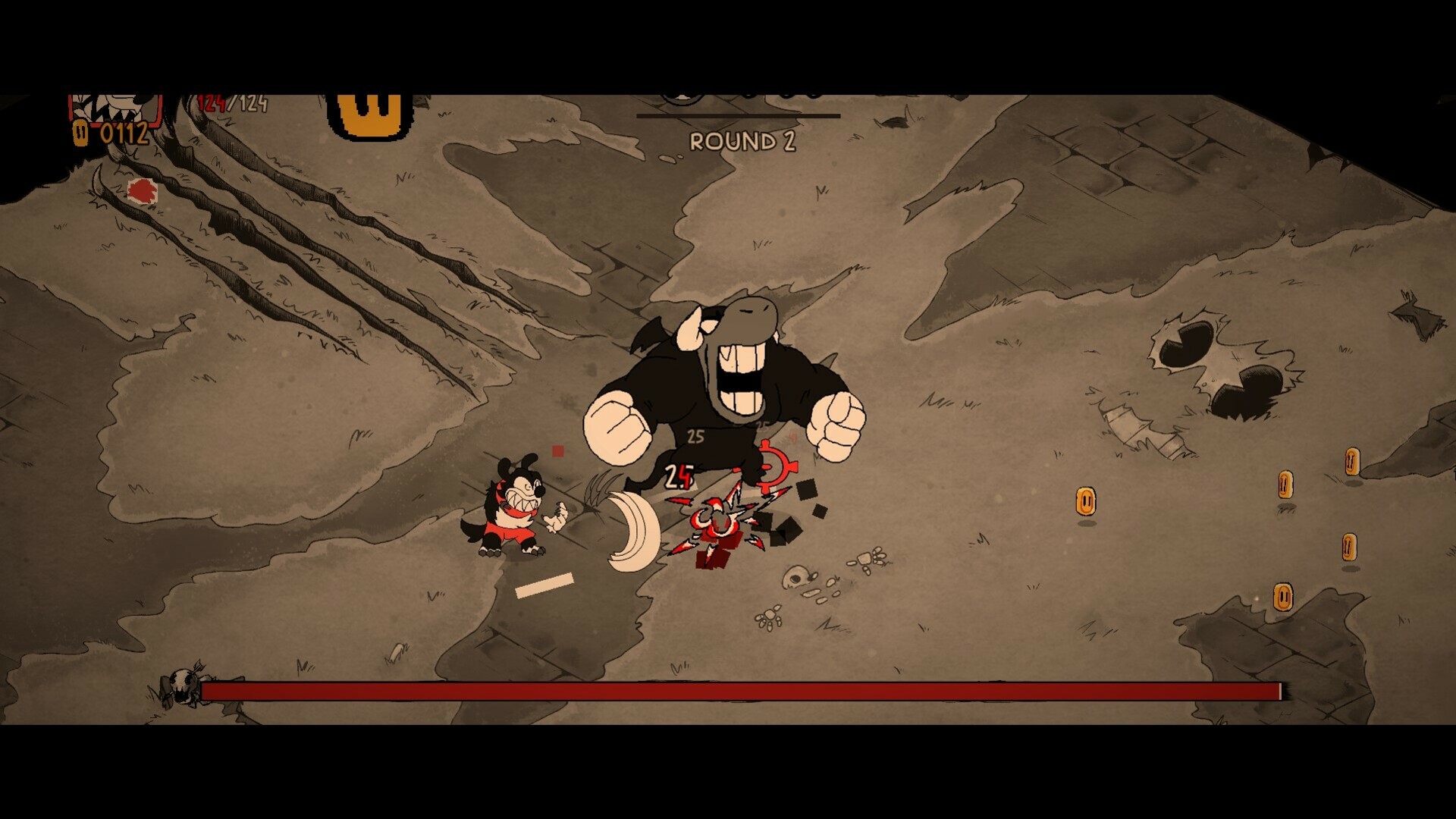Select the gold coin icon beside the money counter
This screenshot has width=1456, height=819.
(80, 133)
